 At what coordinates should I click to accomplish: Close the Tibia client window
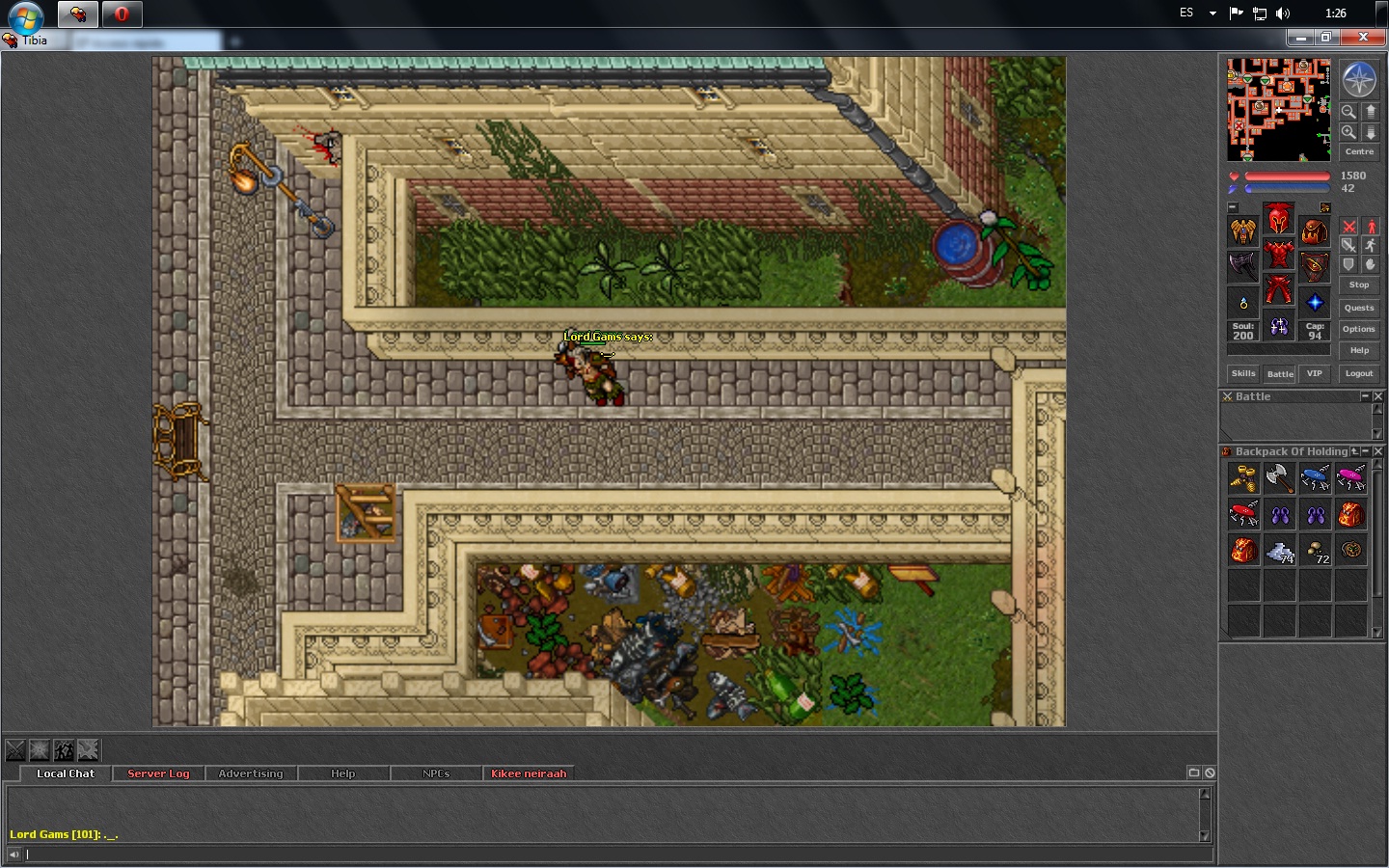click(x=1363, y=37)
